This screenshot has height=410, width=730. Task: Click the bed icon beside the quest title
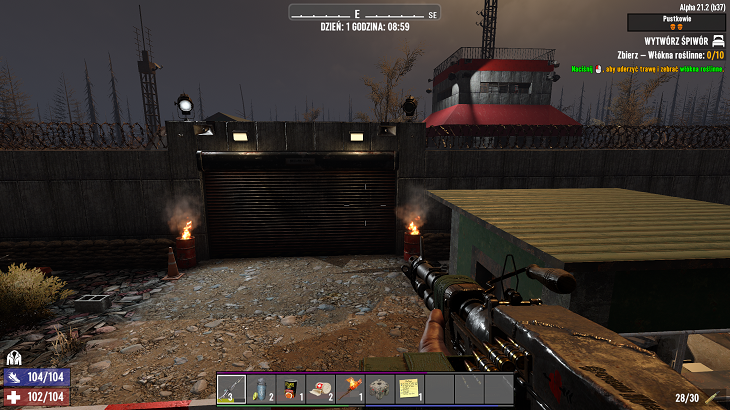718,40
